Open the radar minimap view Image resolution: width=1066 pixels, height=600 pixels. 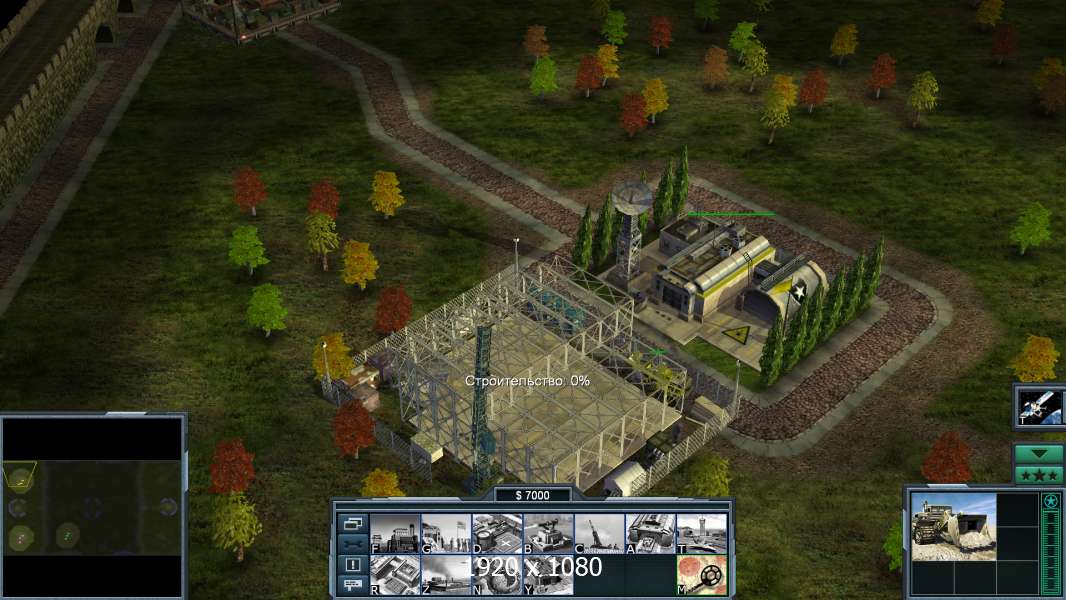tap(93, 503)
